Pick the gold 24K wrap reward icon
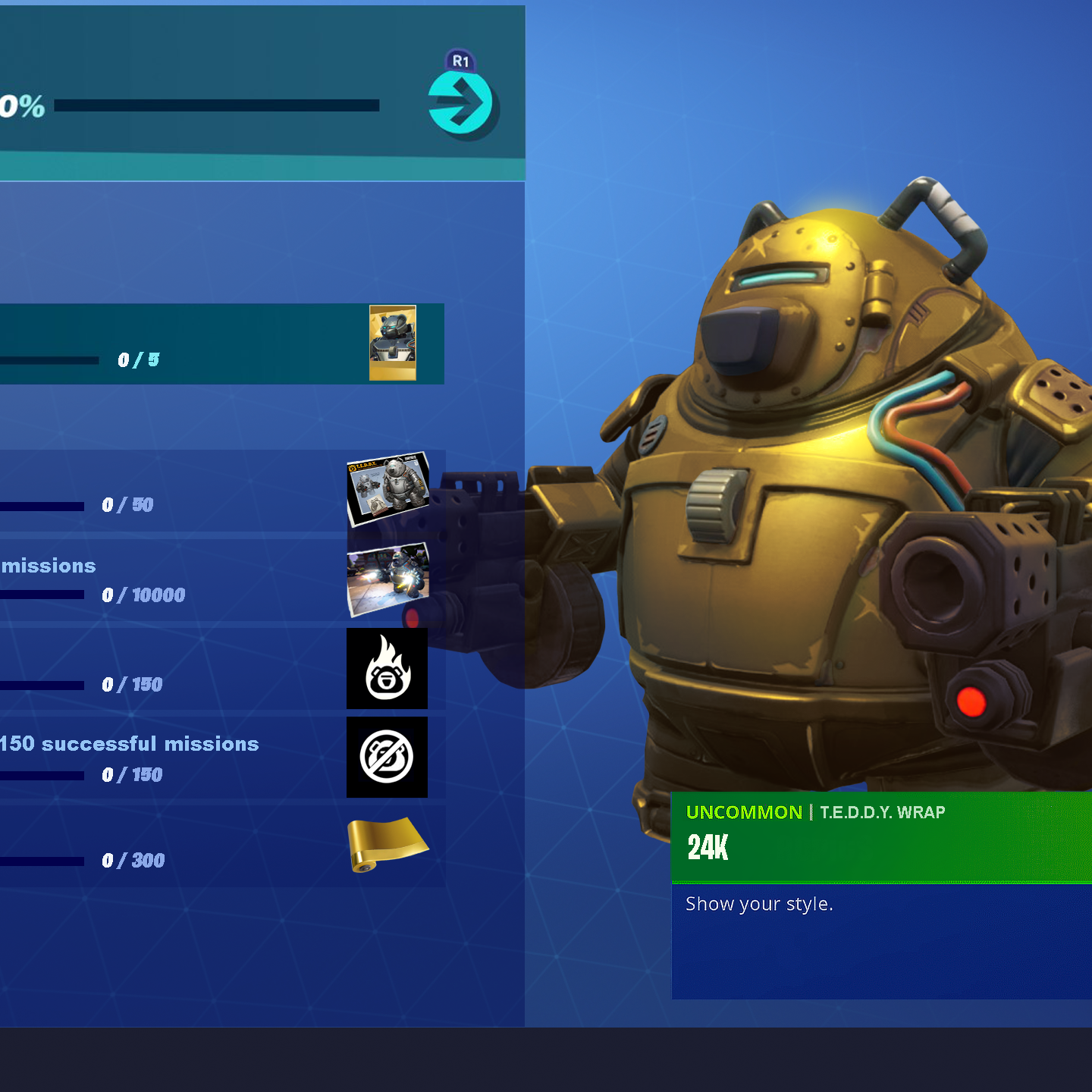 [x=387, y=843]
